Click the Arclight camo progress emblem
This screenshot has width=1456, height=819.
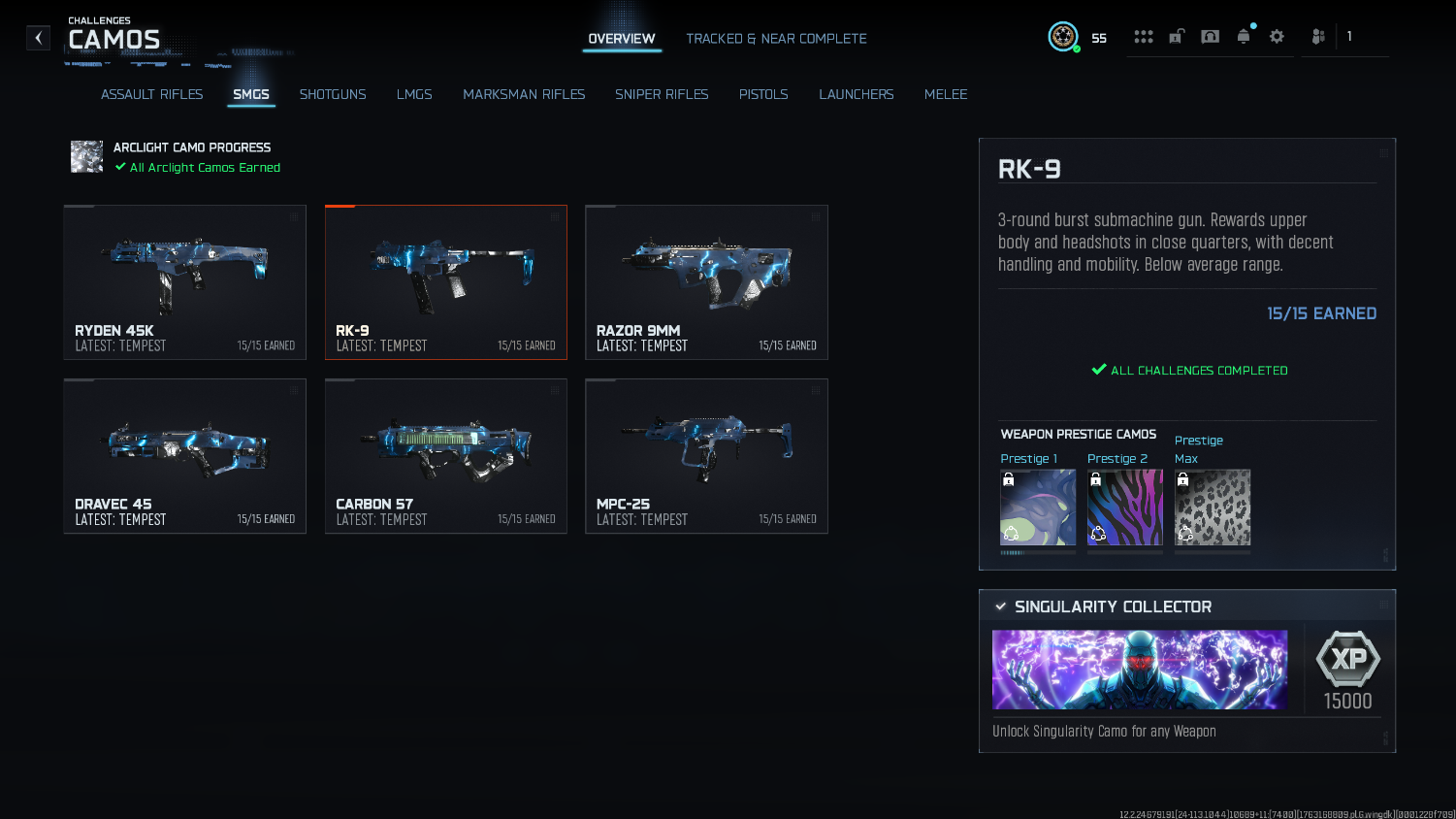tap(86, 156)
